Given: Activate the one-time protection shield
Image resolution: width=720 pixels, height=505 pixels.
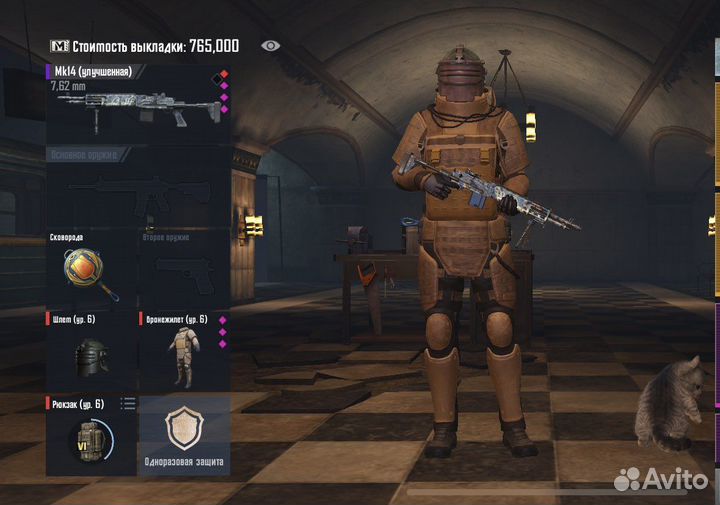Looking at the screenshot, I should click(x=184, y=434).
